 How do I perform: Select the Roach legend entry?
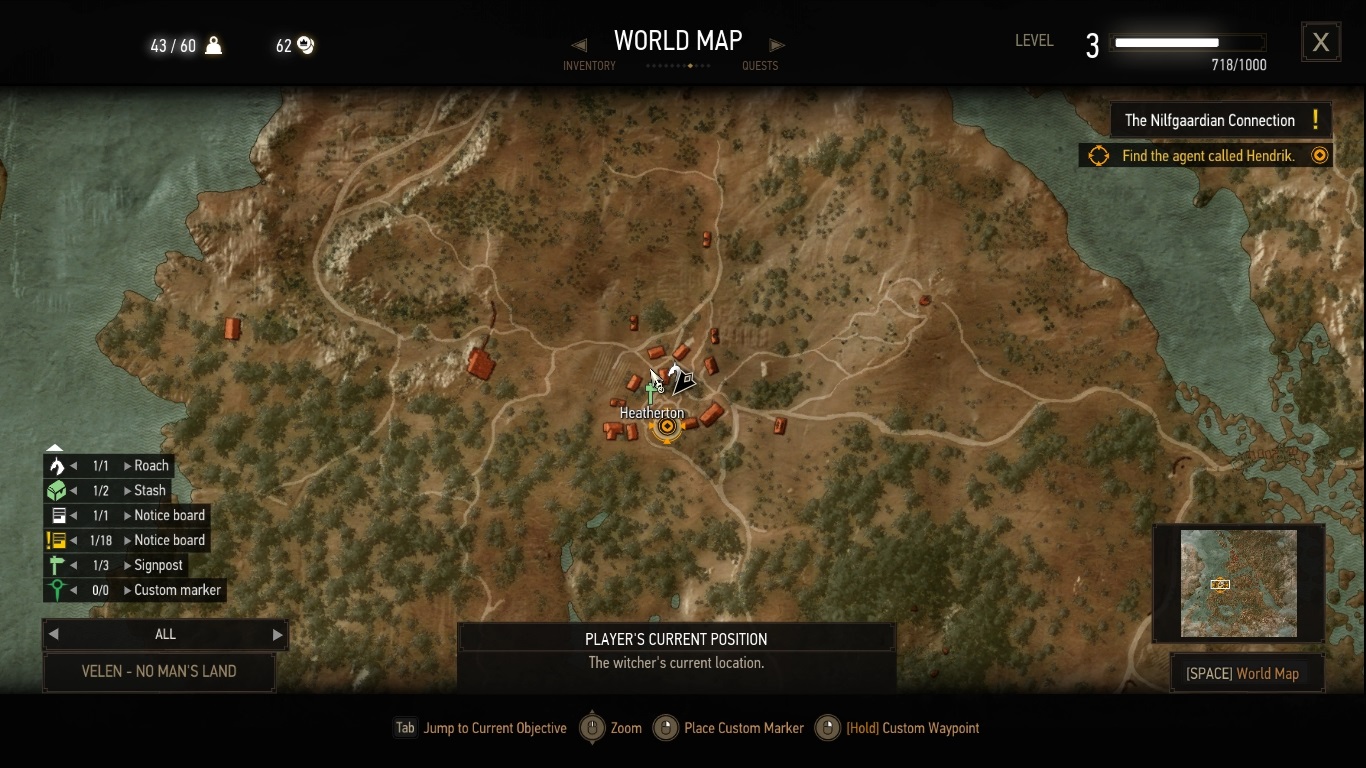pyautogui.click(x=152, y=466)
